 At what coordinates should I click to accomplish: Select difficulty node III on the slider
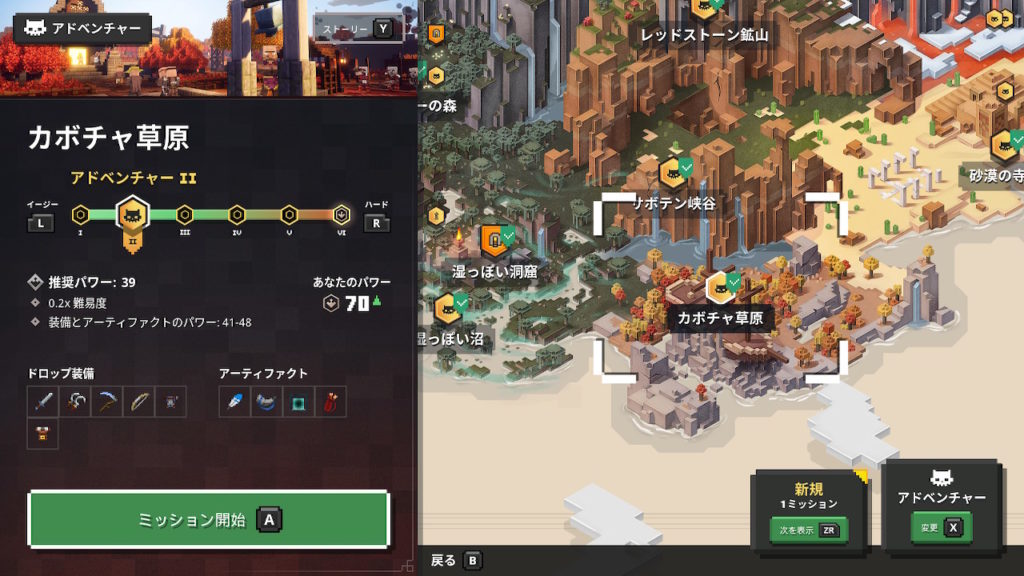click(184, 214)
